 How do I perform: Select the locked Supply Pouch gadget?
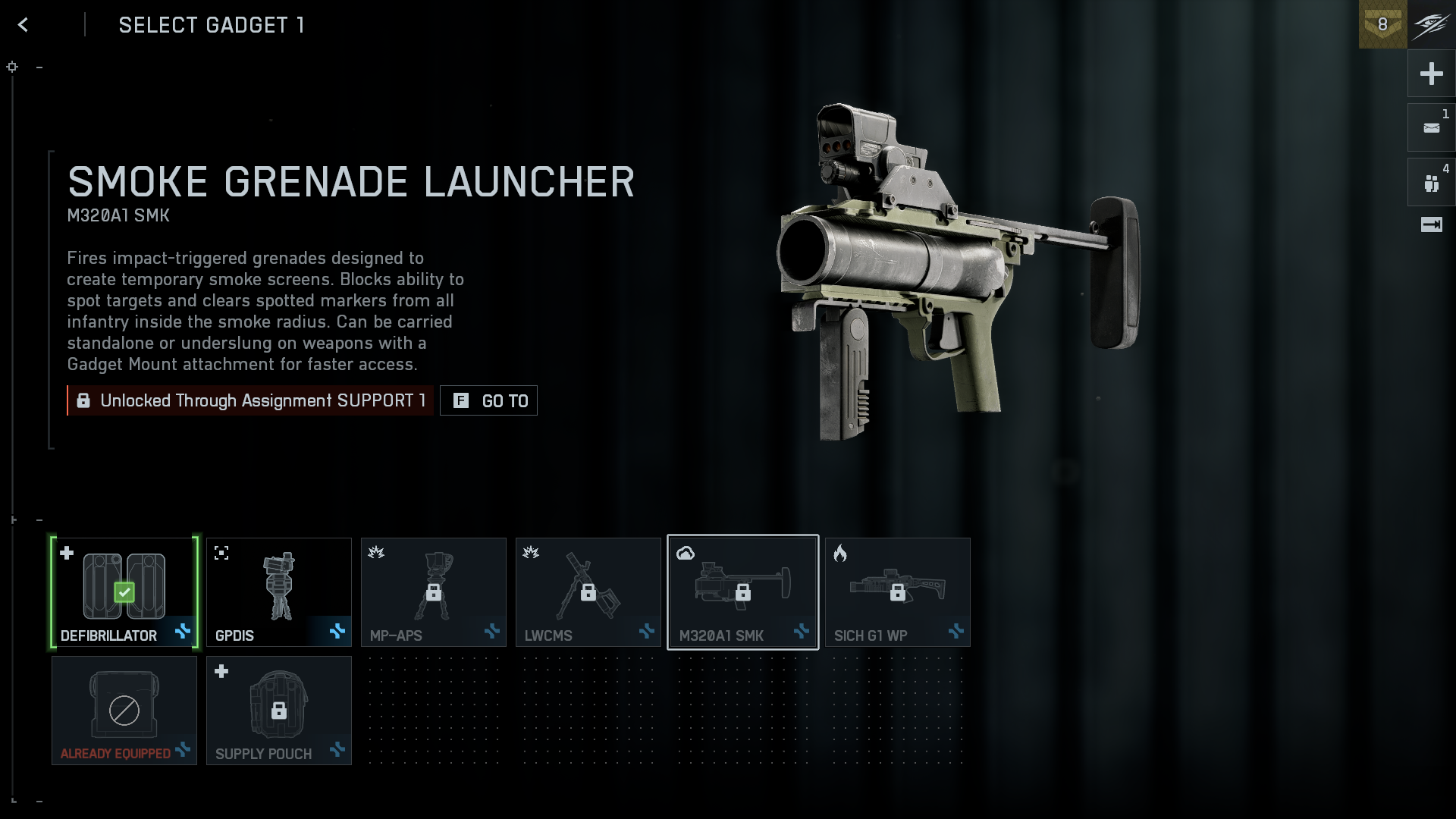click(x=279, y=711)
